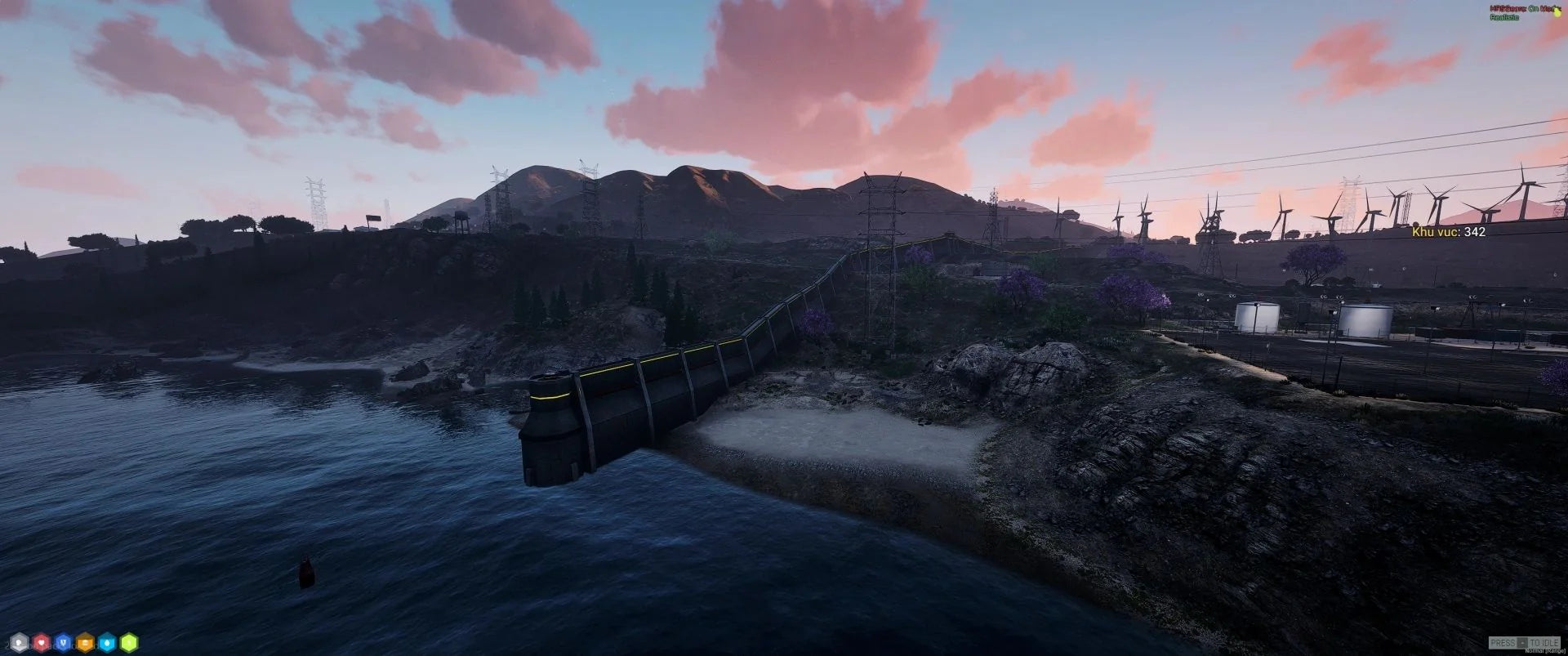Select the blue armor shield icon

[x=63, y=643]
